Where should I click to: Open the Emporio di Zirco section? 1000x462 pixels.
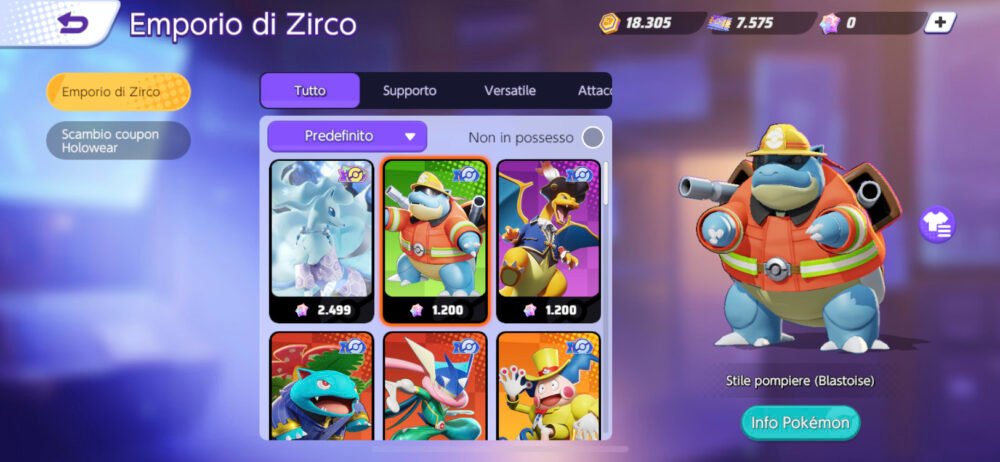[118, 92]
